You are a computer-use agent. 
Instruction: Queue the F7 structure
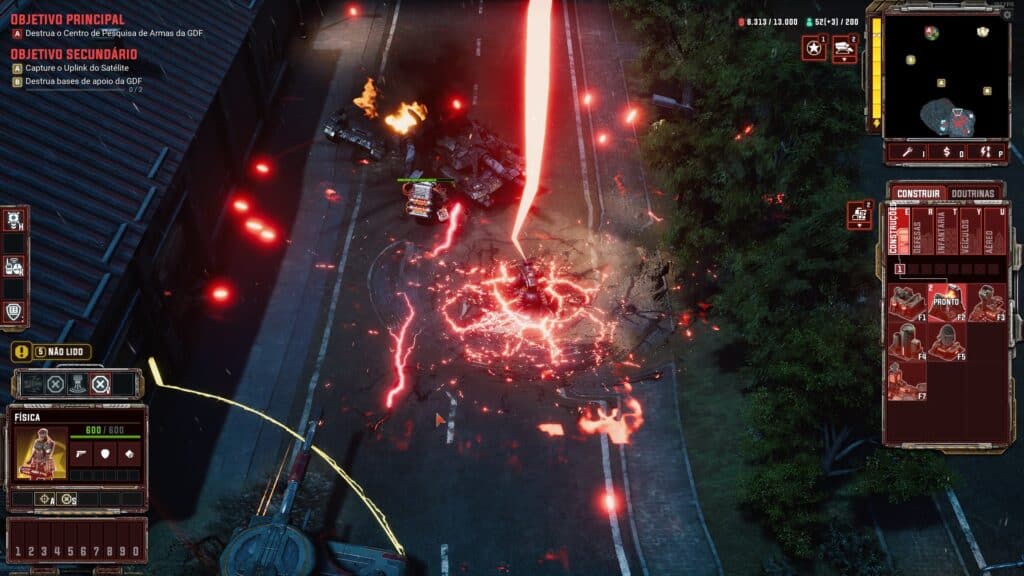(907, 380)
